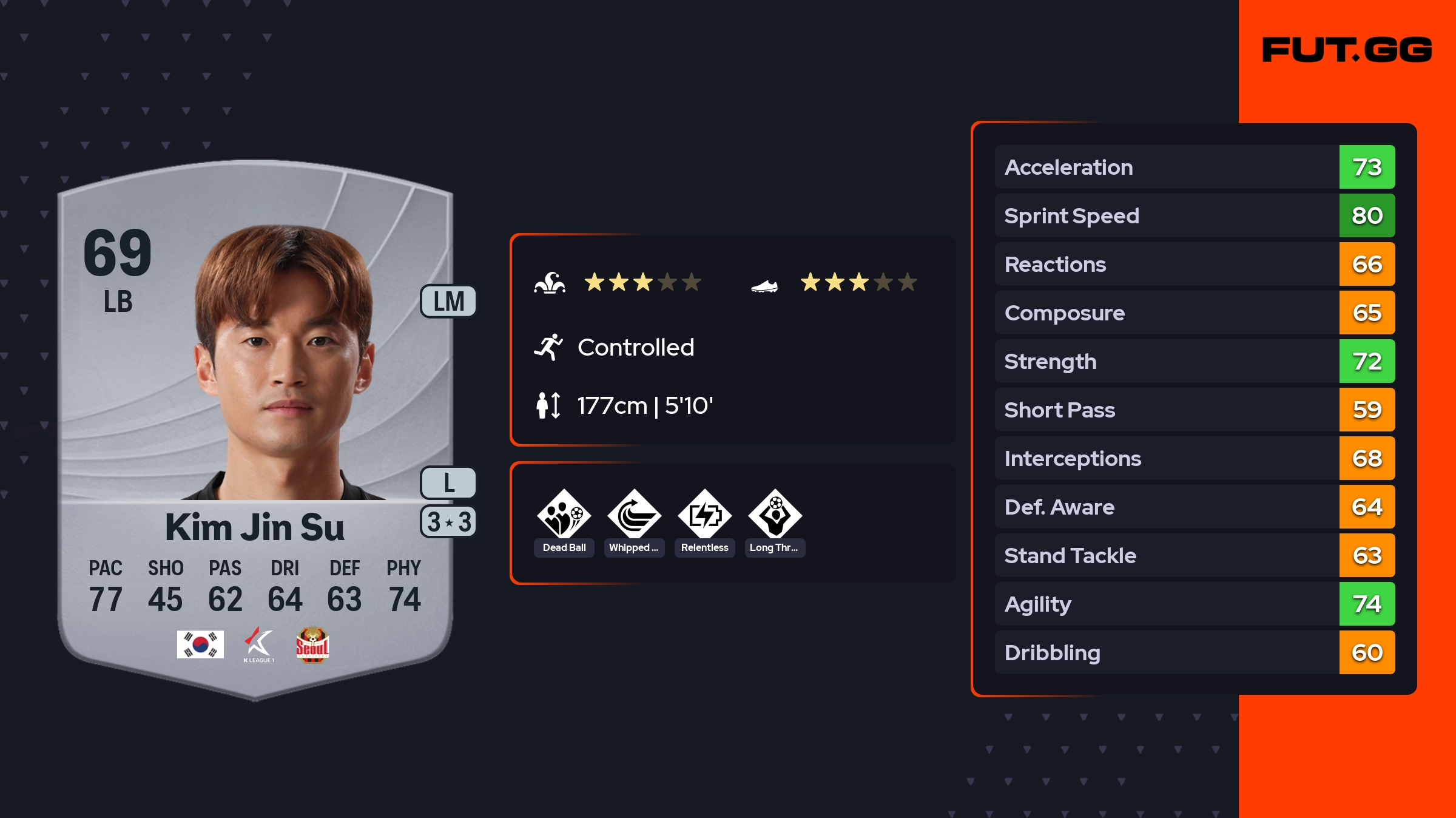Click the Sprint Speed stat row
The height and width of the screenshot is (818, 1456).
click(1194, 215)
